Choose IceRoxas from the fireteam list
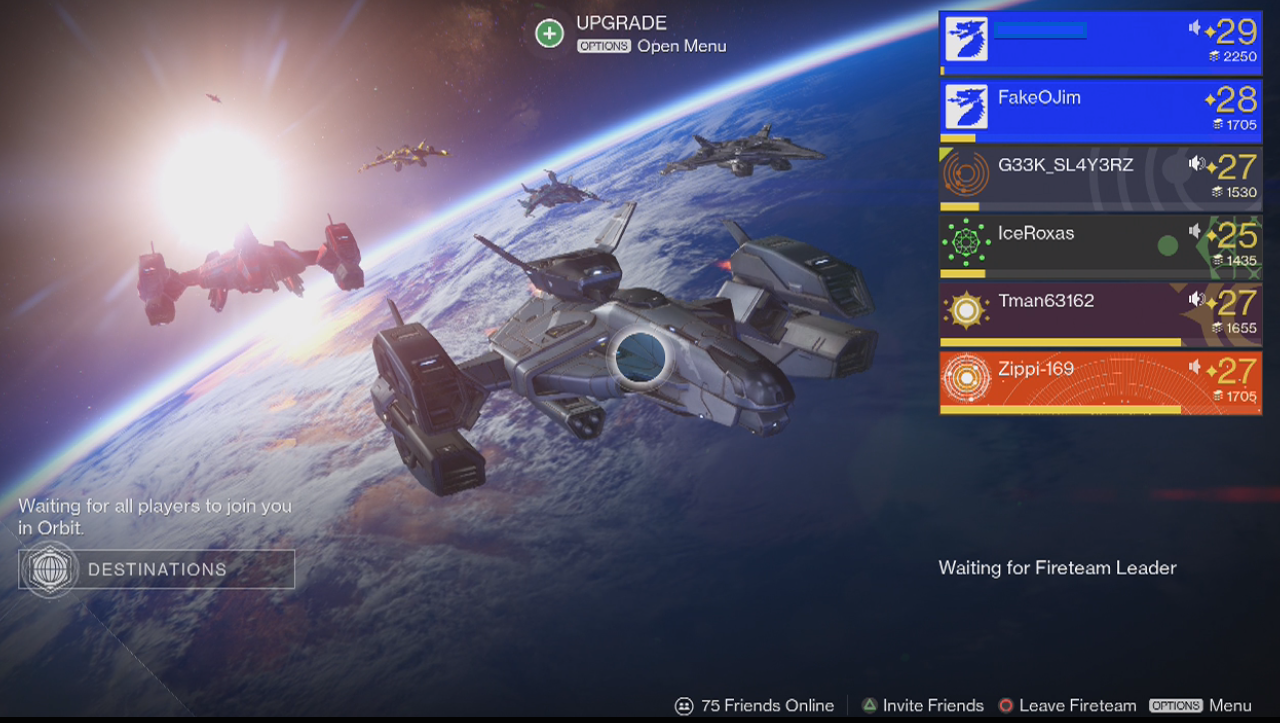The height and width of the screenshot is (723, 1280). click(x=1100, y=246)
